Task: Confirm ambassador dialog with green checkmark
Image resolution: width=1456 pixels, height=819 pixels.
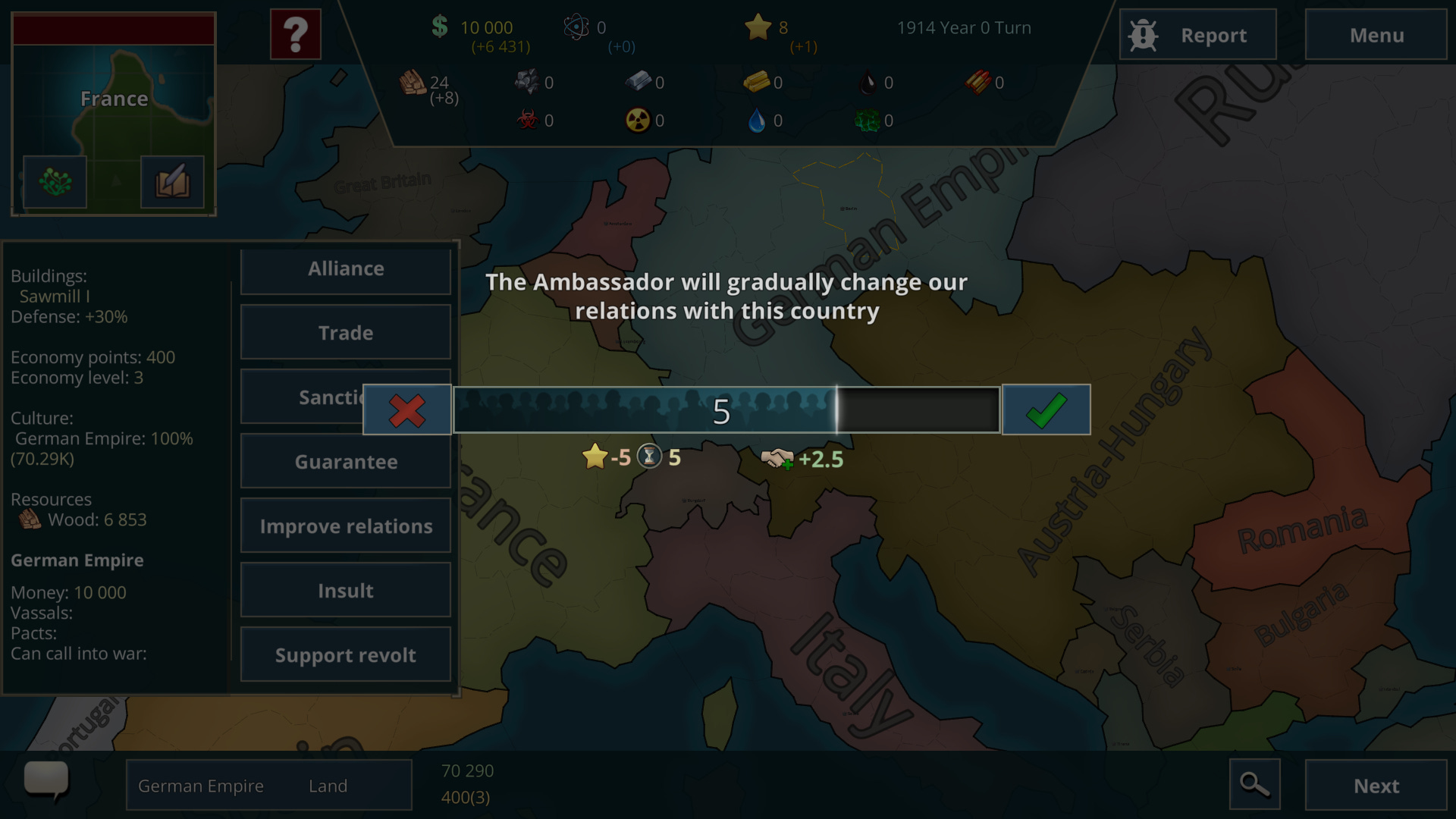Action: click(1046, 409)
